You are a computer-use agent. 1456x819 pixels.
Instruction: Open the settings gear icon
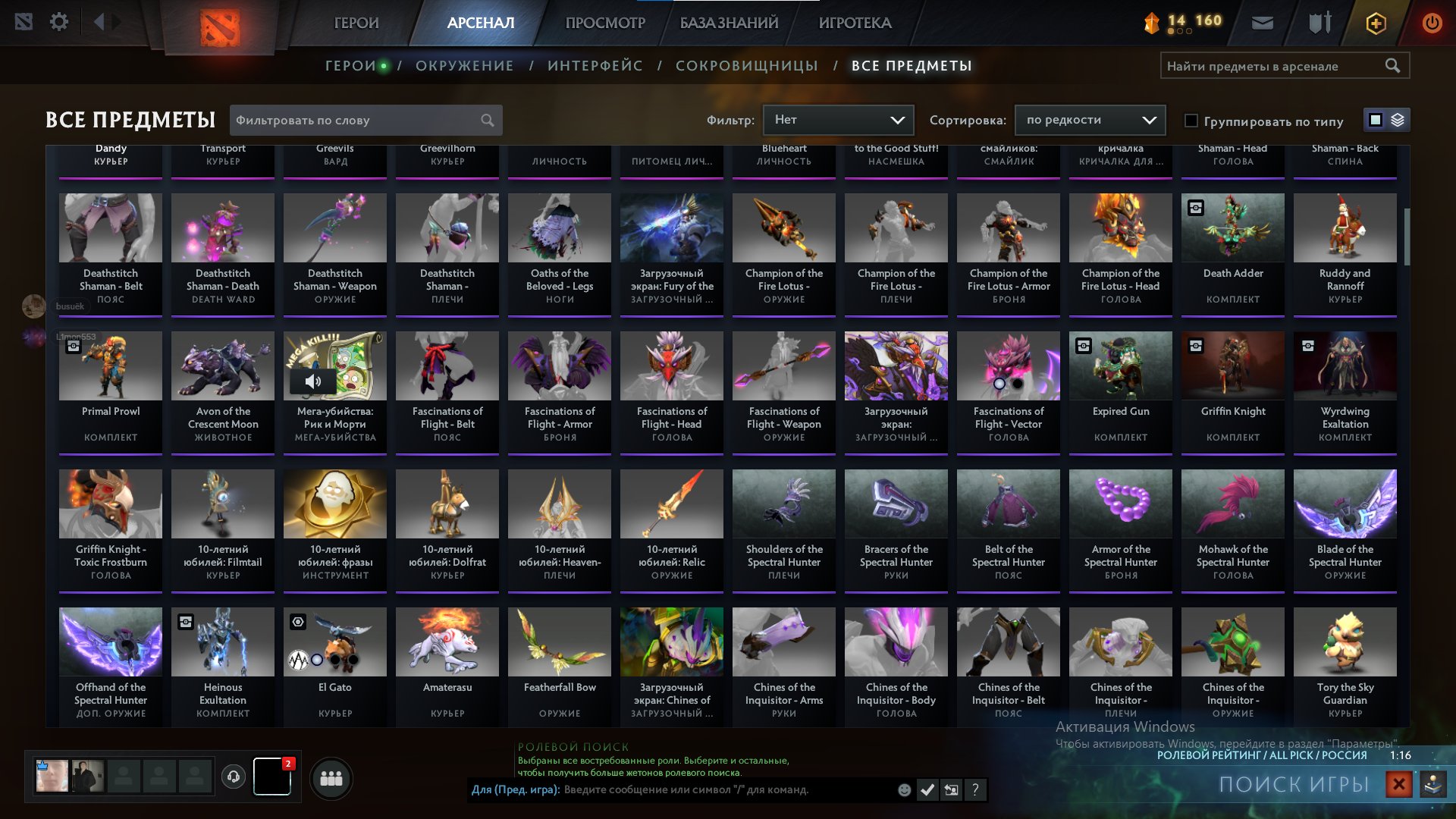[x=59, y=22]
